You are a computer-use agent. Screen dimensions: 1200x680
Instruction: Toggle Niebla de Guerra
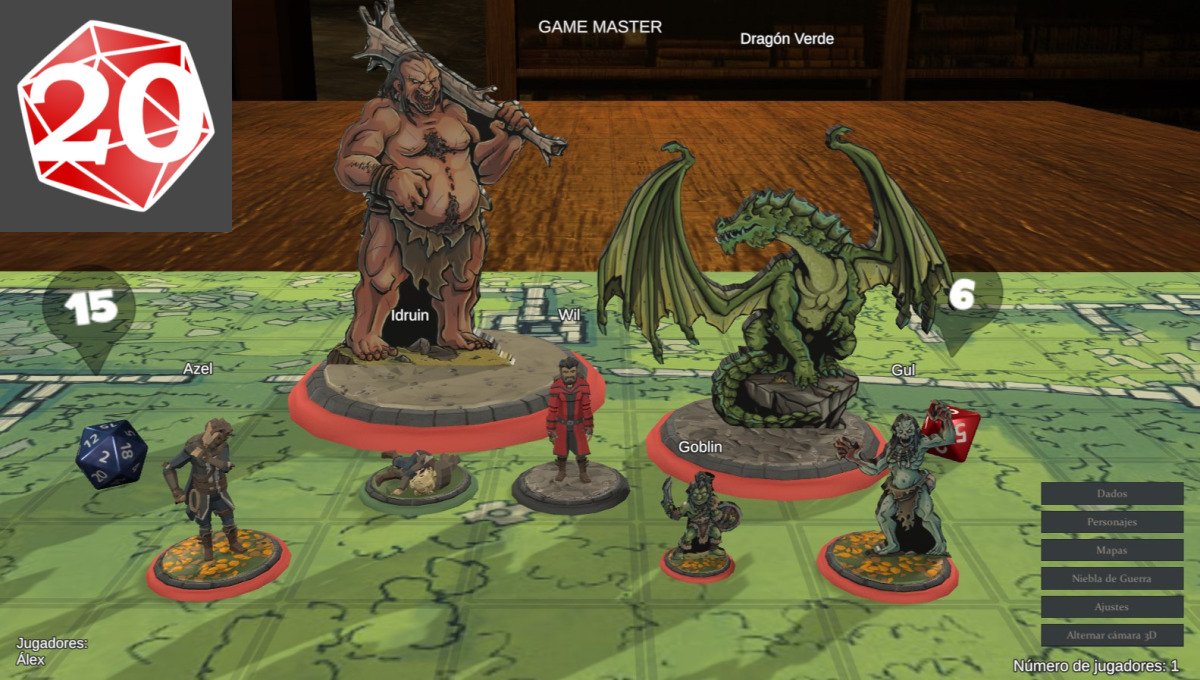(x=1112, y=578)
